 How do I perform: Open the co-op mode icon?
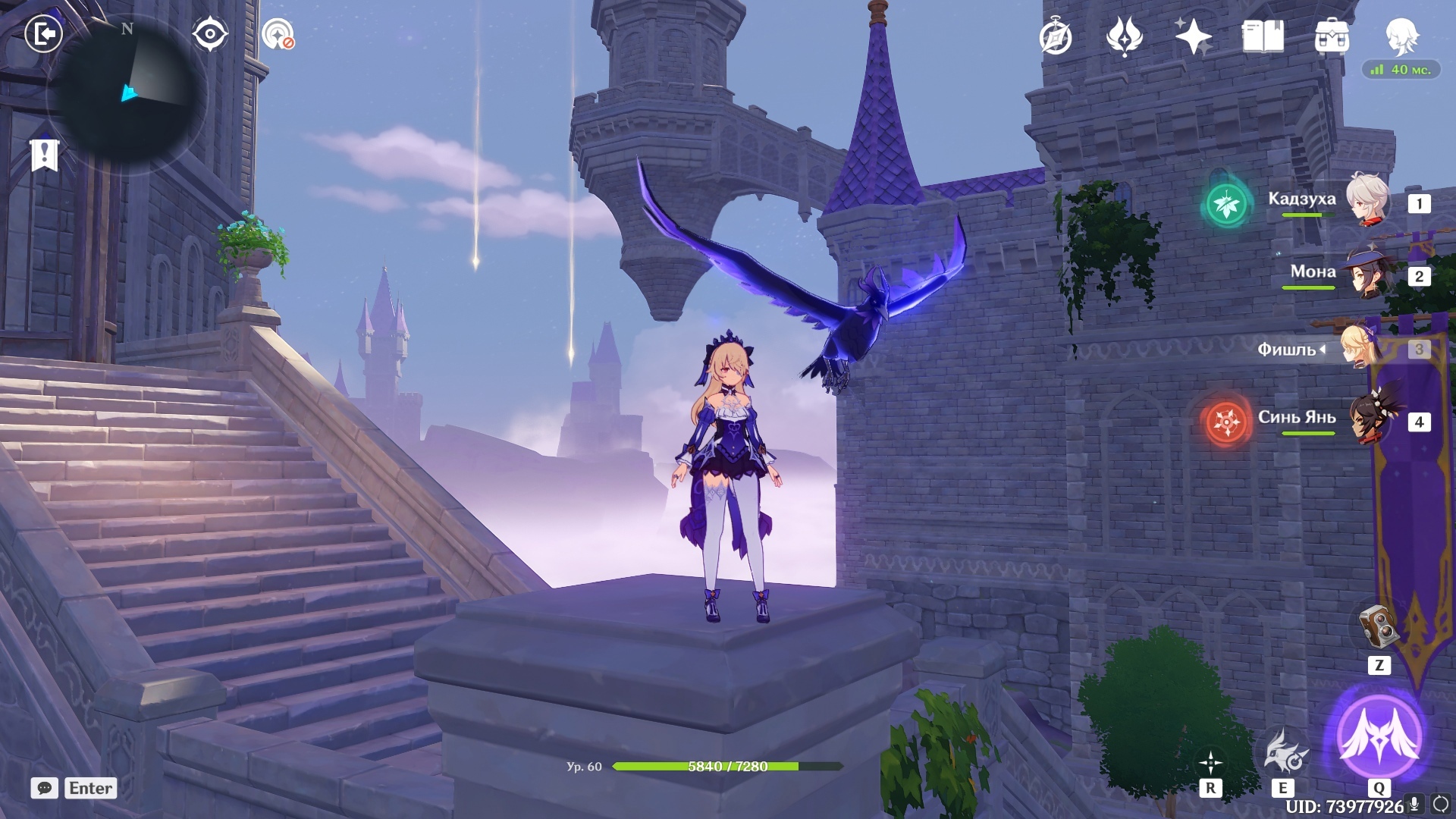click(278, 35)
